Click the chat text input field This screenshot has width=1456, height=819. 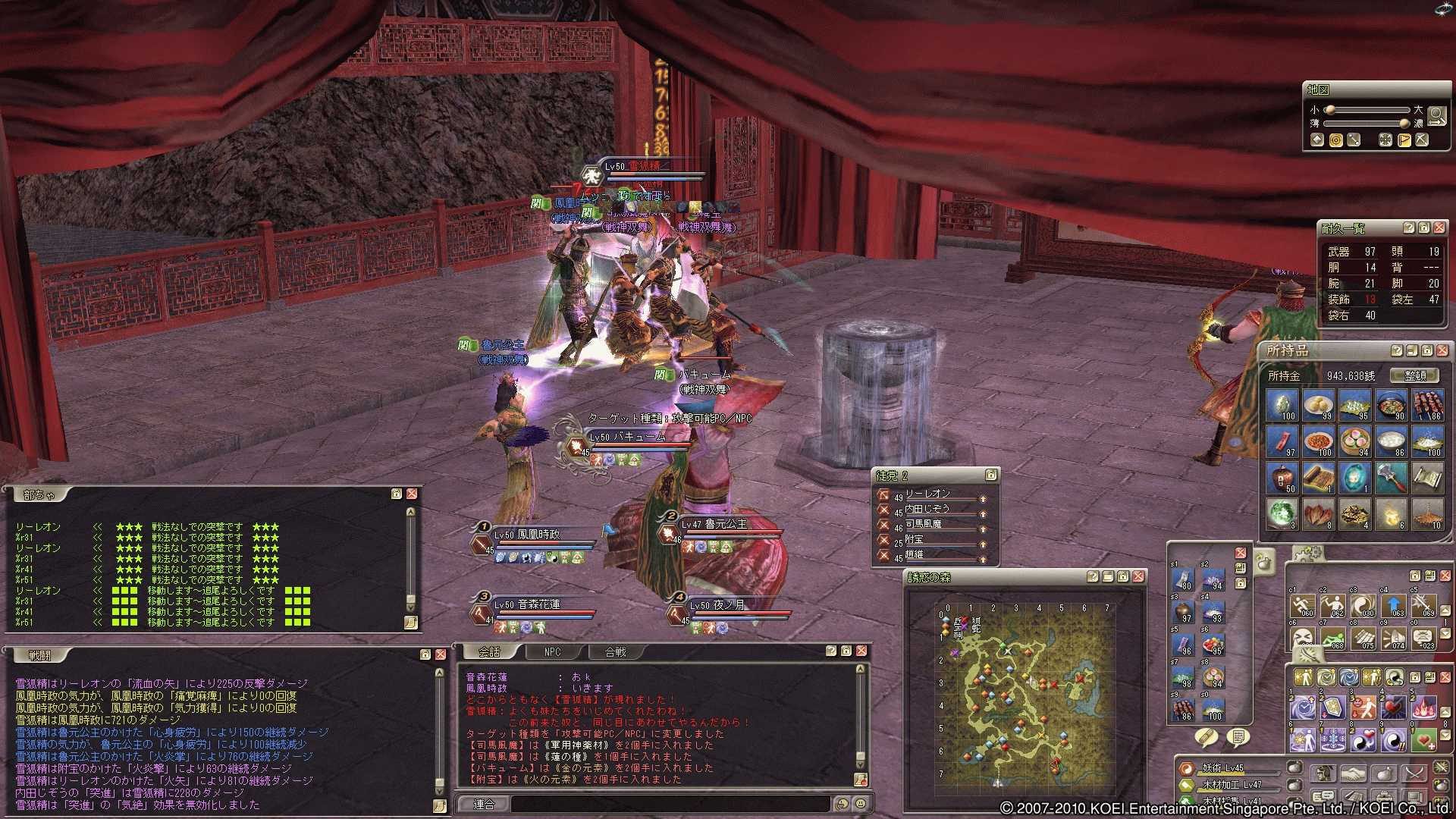coord(667,804)
